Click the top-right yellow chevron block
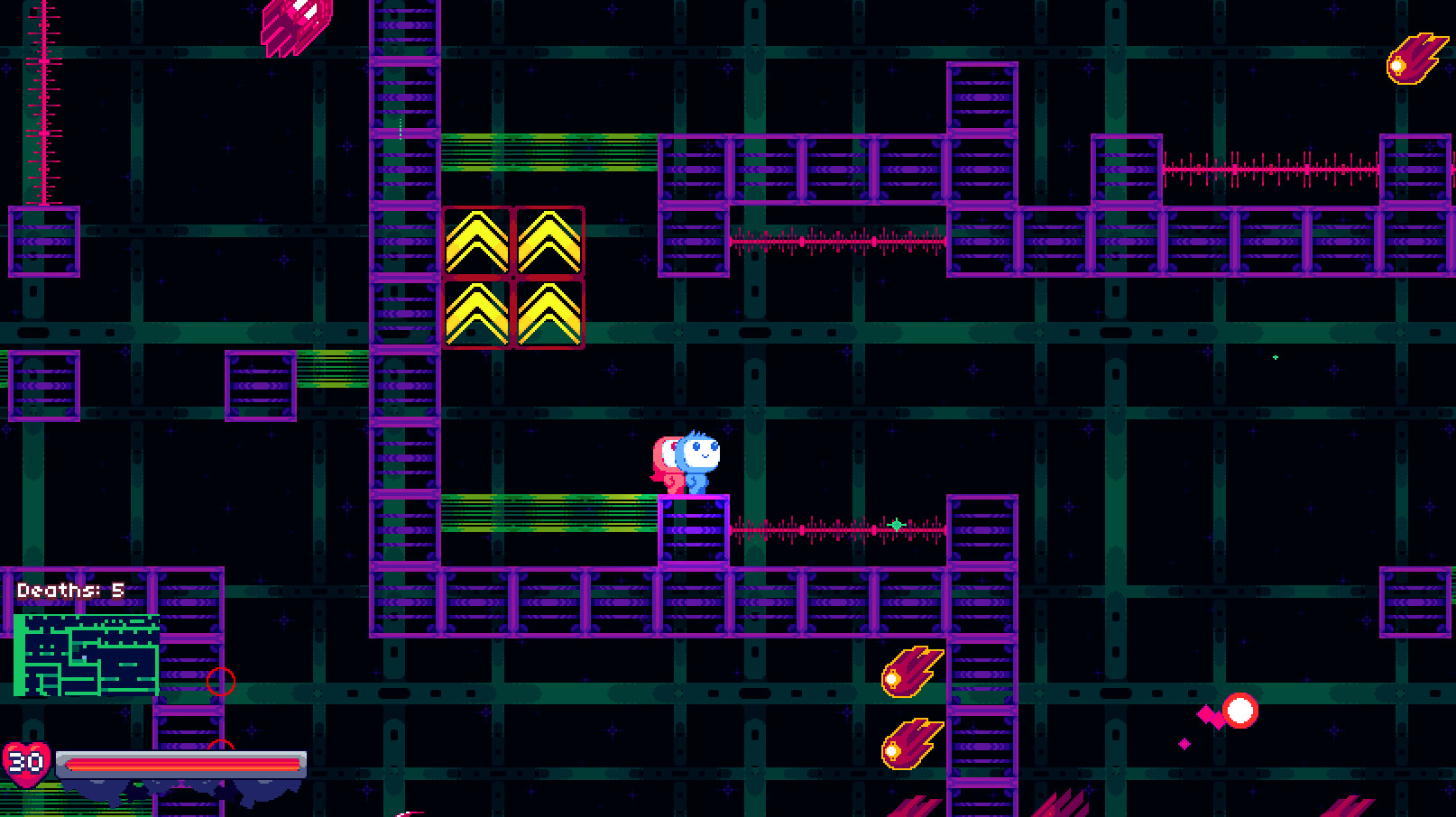Image resolution: width=1456 pixels, height=817 pixels. 548,242
